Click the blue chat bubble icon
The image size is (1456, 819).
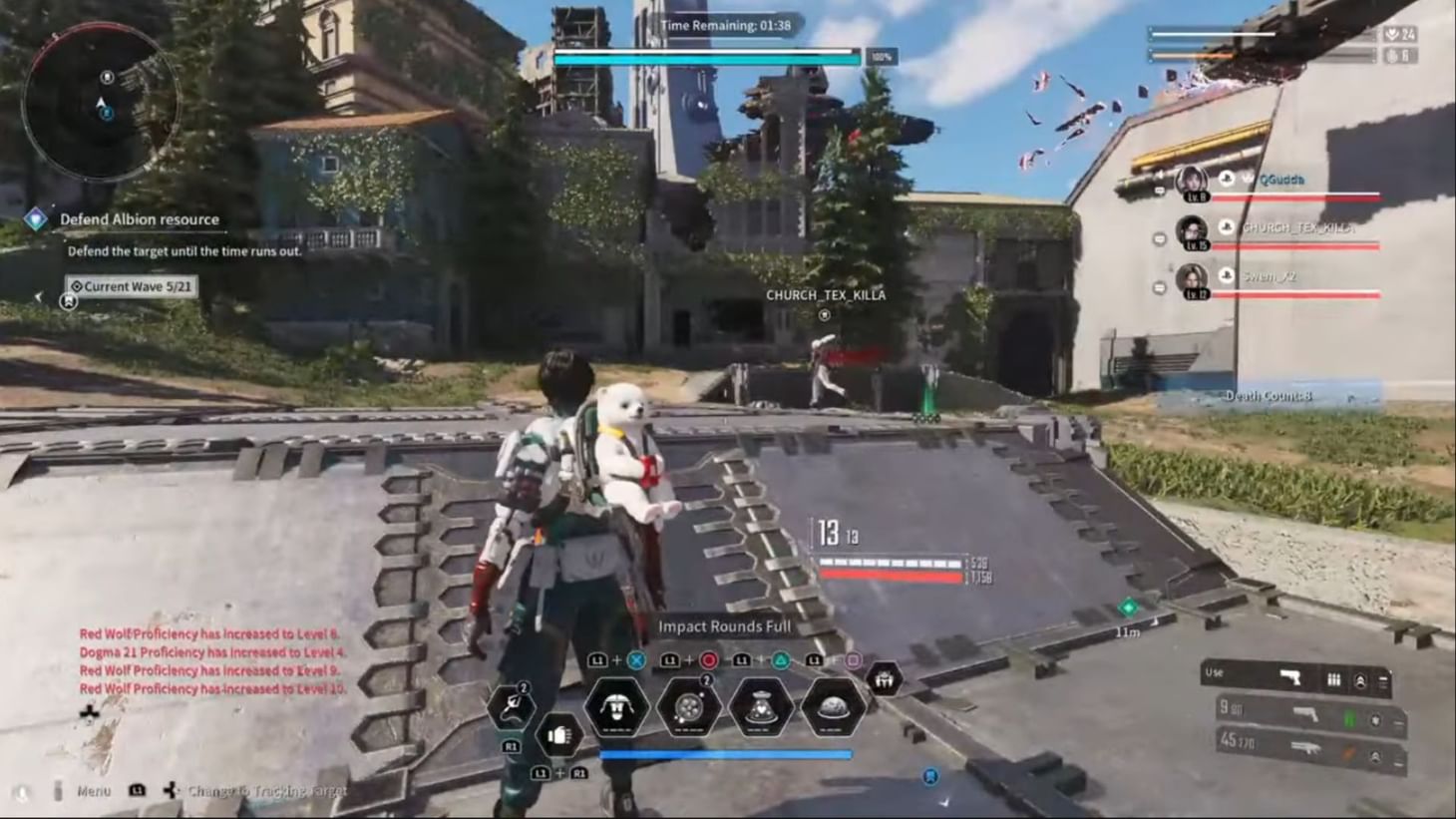click(x=931, y=776)
